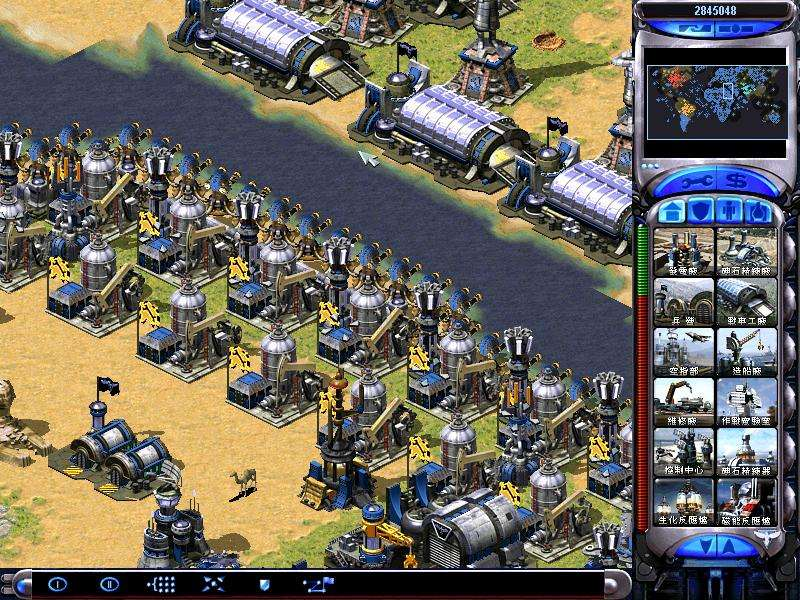Select the 礦石精煉器 ore purifier icon
The height and width of the screenshot is (600, 800).
(746, 451)
